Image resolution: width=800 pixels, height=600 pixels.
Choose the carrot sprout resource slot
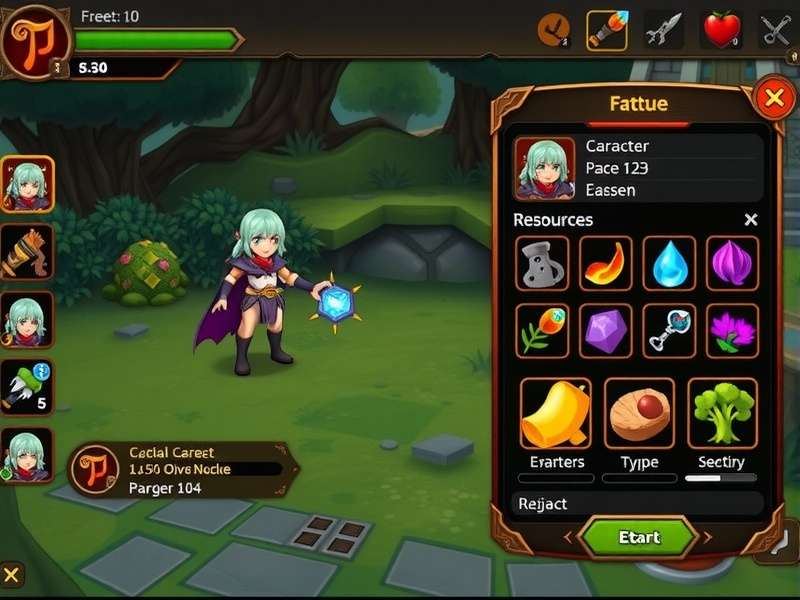542,330
